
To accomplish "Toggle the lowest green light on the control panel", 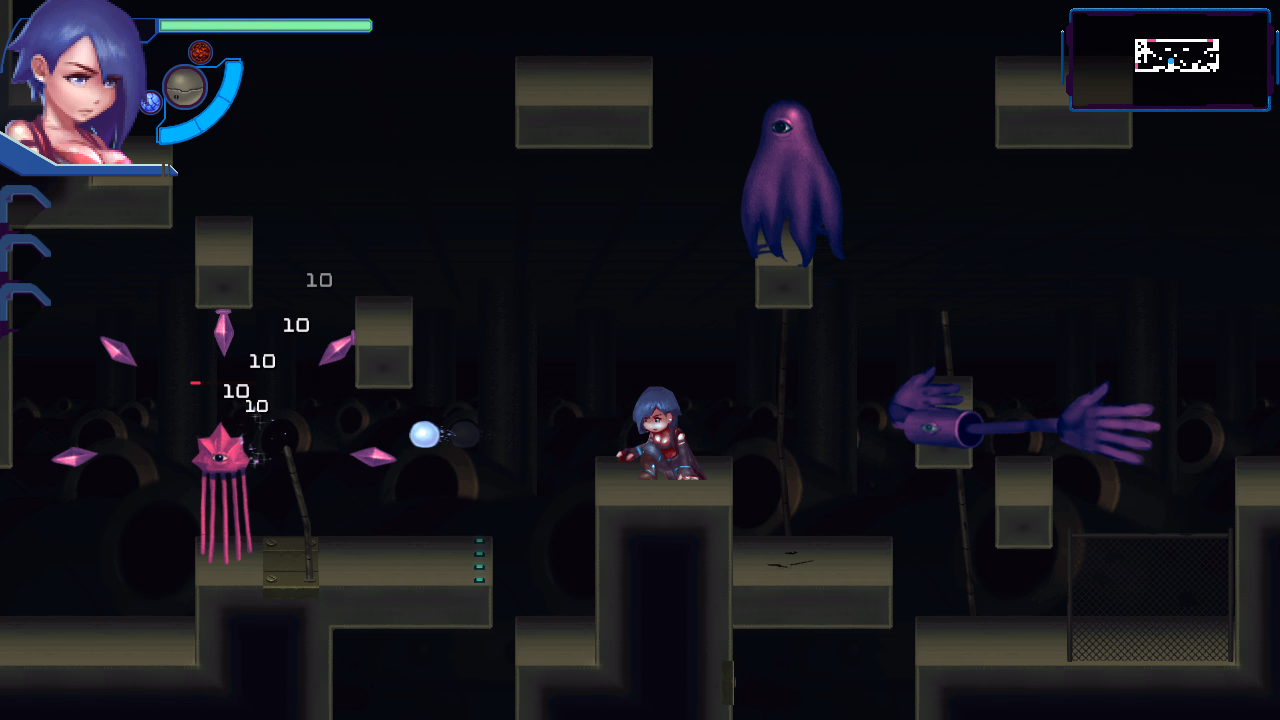I will tap(479, 579).
